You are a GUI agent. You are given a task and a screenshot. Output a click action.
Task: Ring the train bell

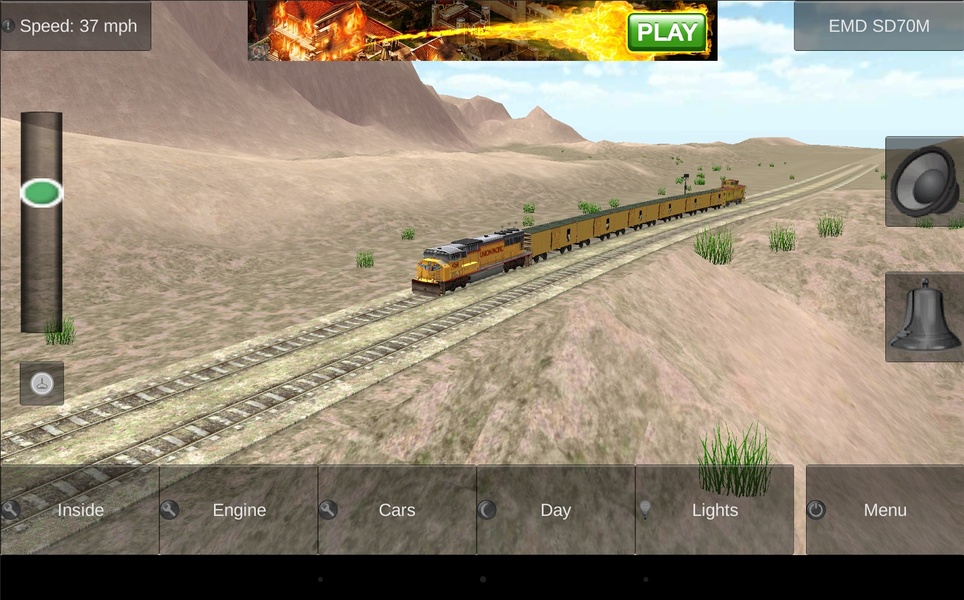(925, 317)
